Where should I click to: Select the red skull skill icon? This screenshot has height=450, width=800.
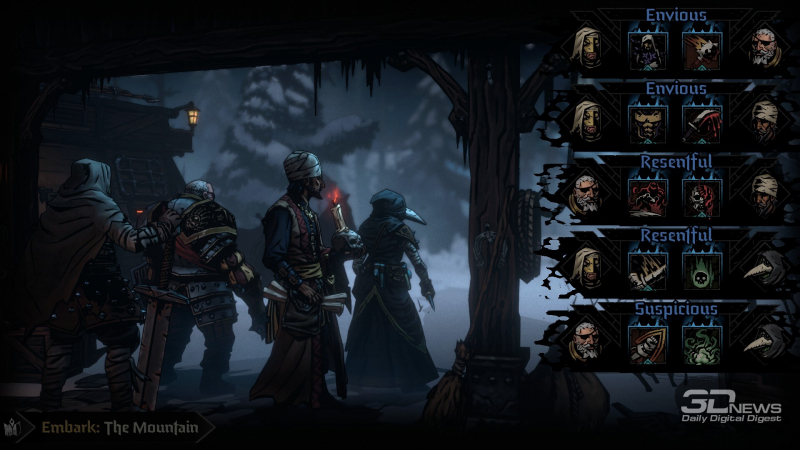[x=699, y=193]
